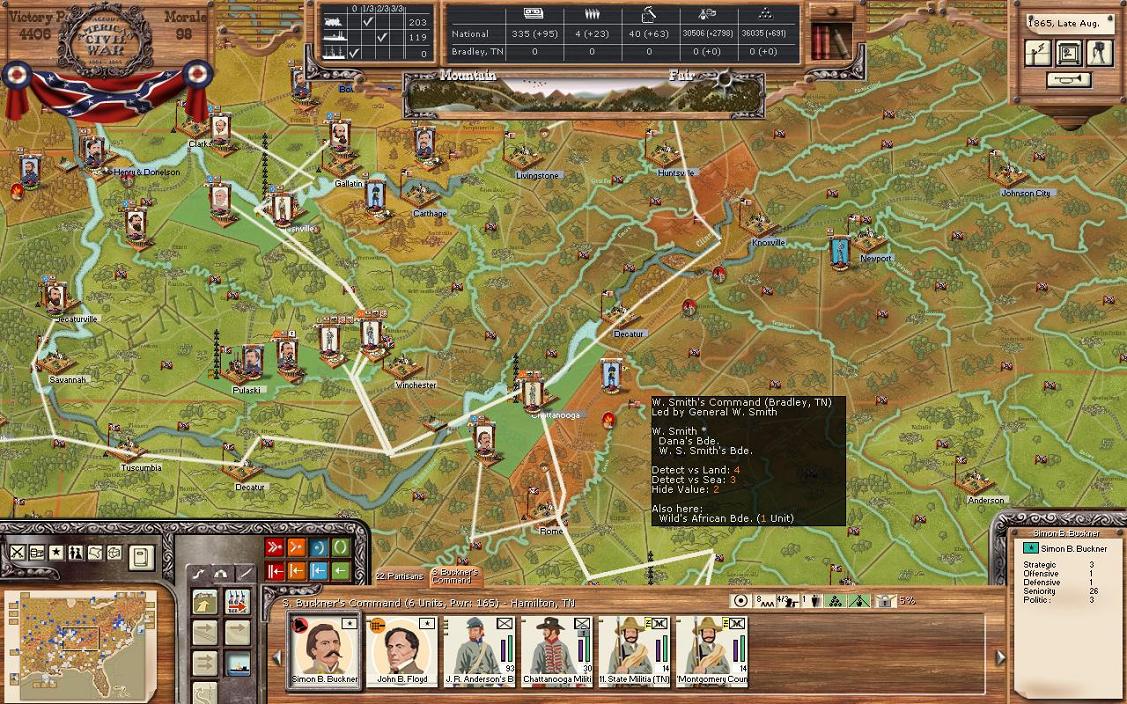
Task: Switch to the 22.Partisans tab
Action: [400, 577]
